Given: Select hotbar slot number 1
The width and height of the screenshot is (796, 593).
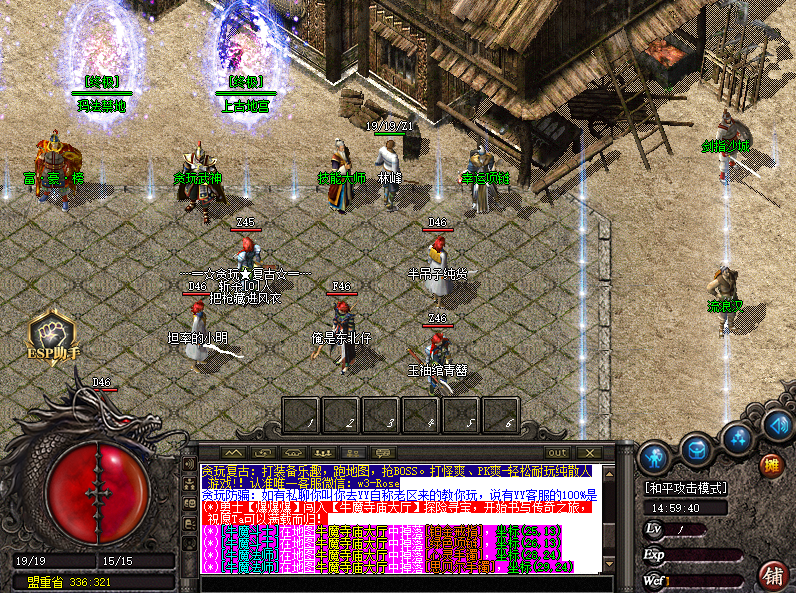Looking at the screenshot, I should (x=303, y=415).
